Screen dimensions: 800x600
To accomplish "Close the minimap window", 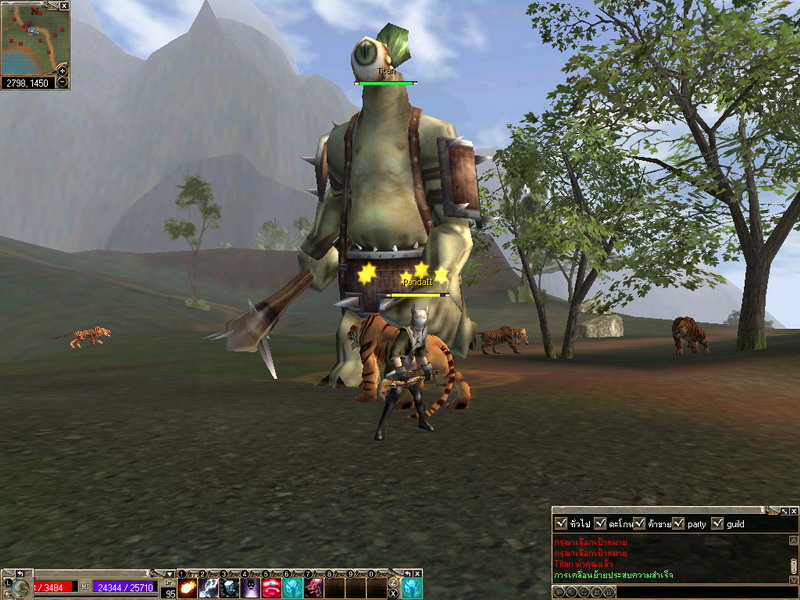I will [x=65, y=5].
